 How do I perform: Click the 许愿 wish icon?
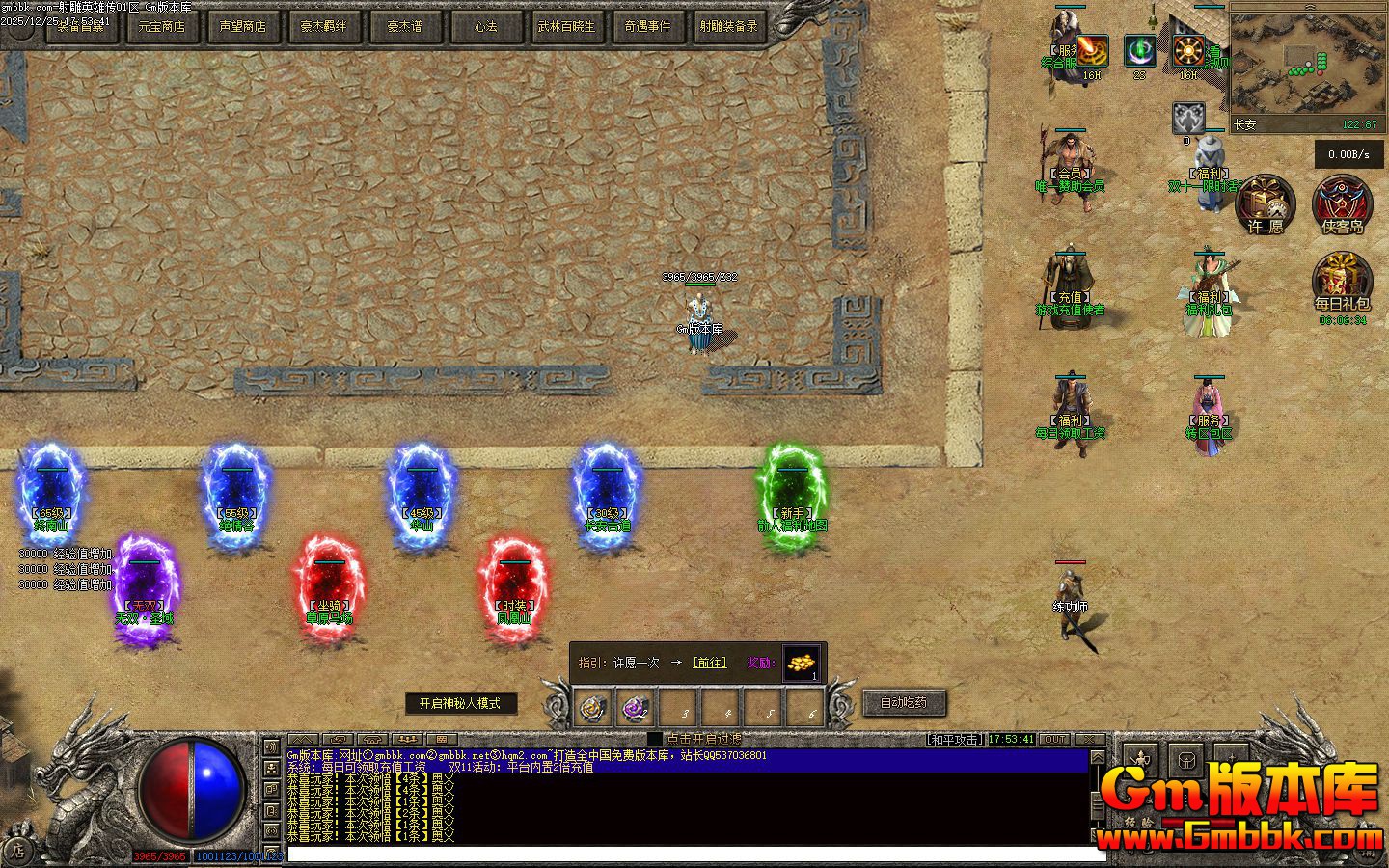(1266, 204)
